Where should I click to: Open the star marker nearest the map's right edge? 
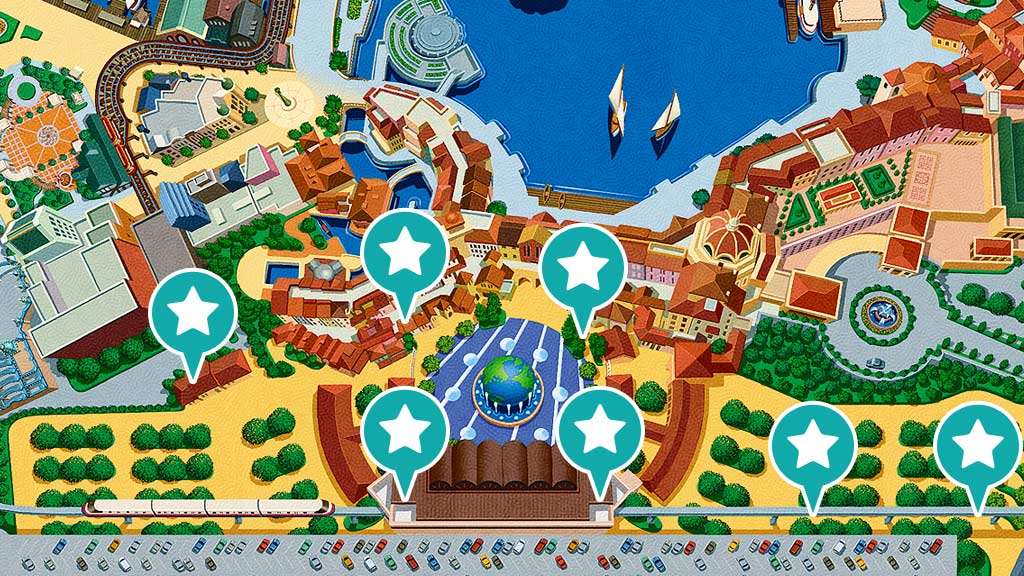point(976,447)
